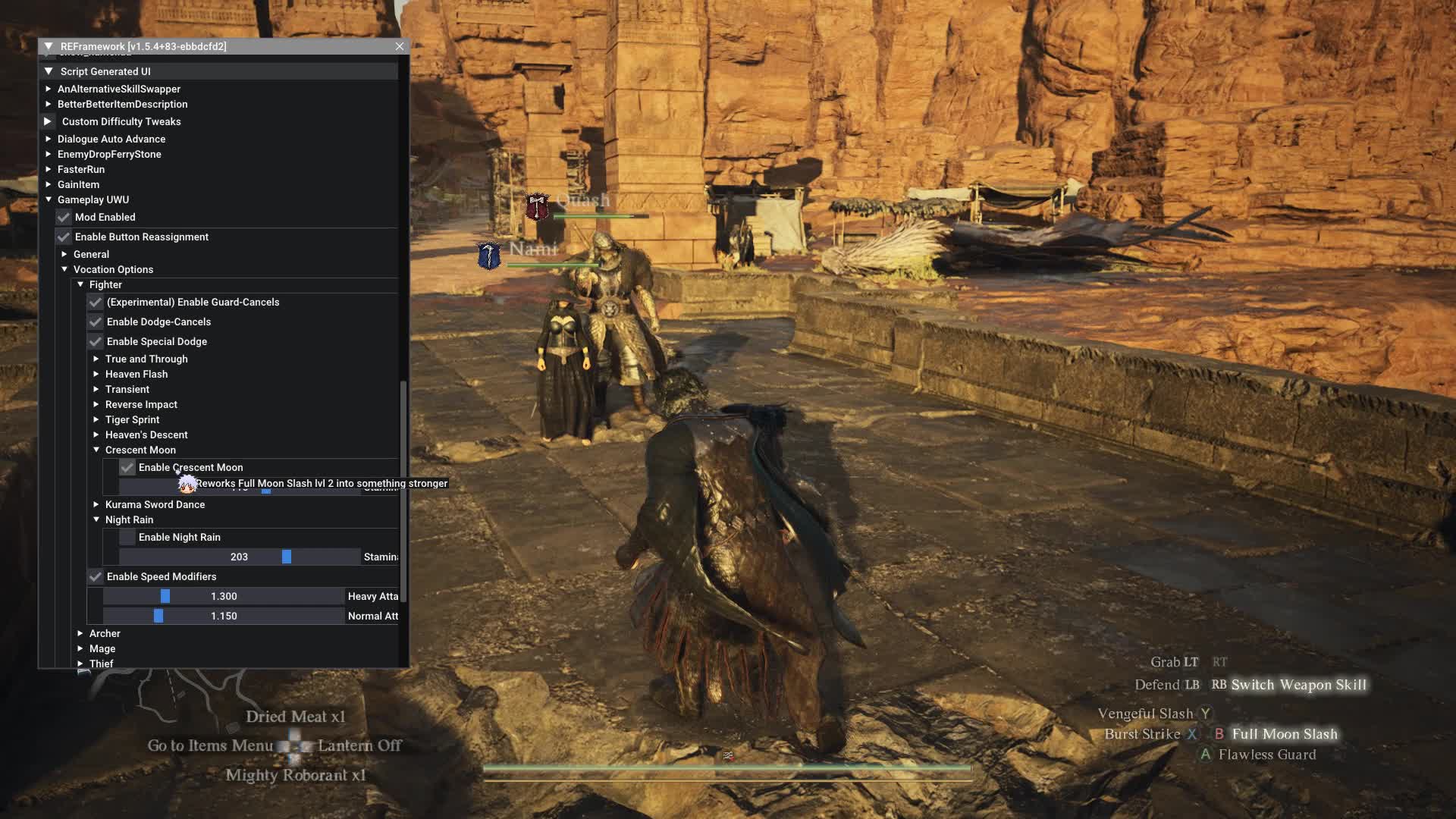
Task: Toggle Enable Speed Modifiers checkbox
Action: click(x=96, y=577)
